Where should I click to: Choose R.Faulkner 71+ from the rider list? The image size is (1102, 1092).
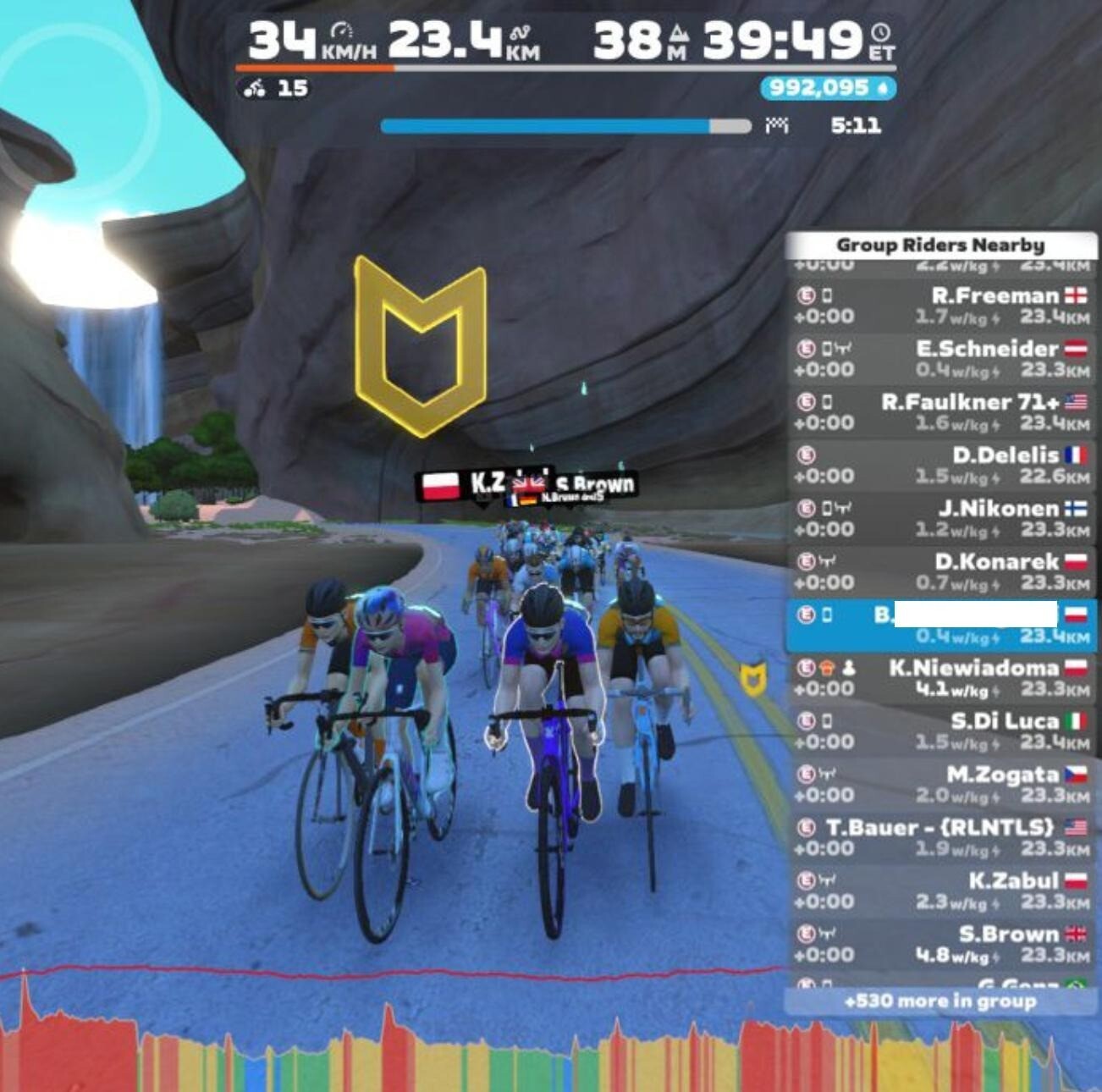click(939, 412)
